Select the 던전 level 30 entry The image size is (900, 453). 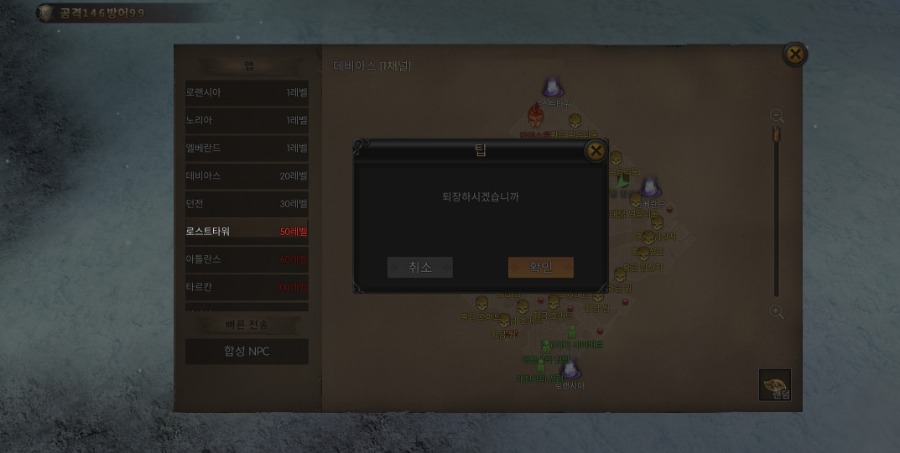[246, 204]
